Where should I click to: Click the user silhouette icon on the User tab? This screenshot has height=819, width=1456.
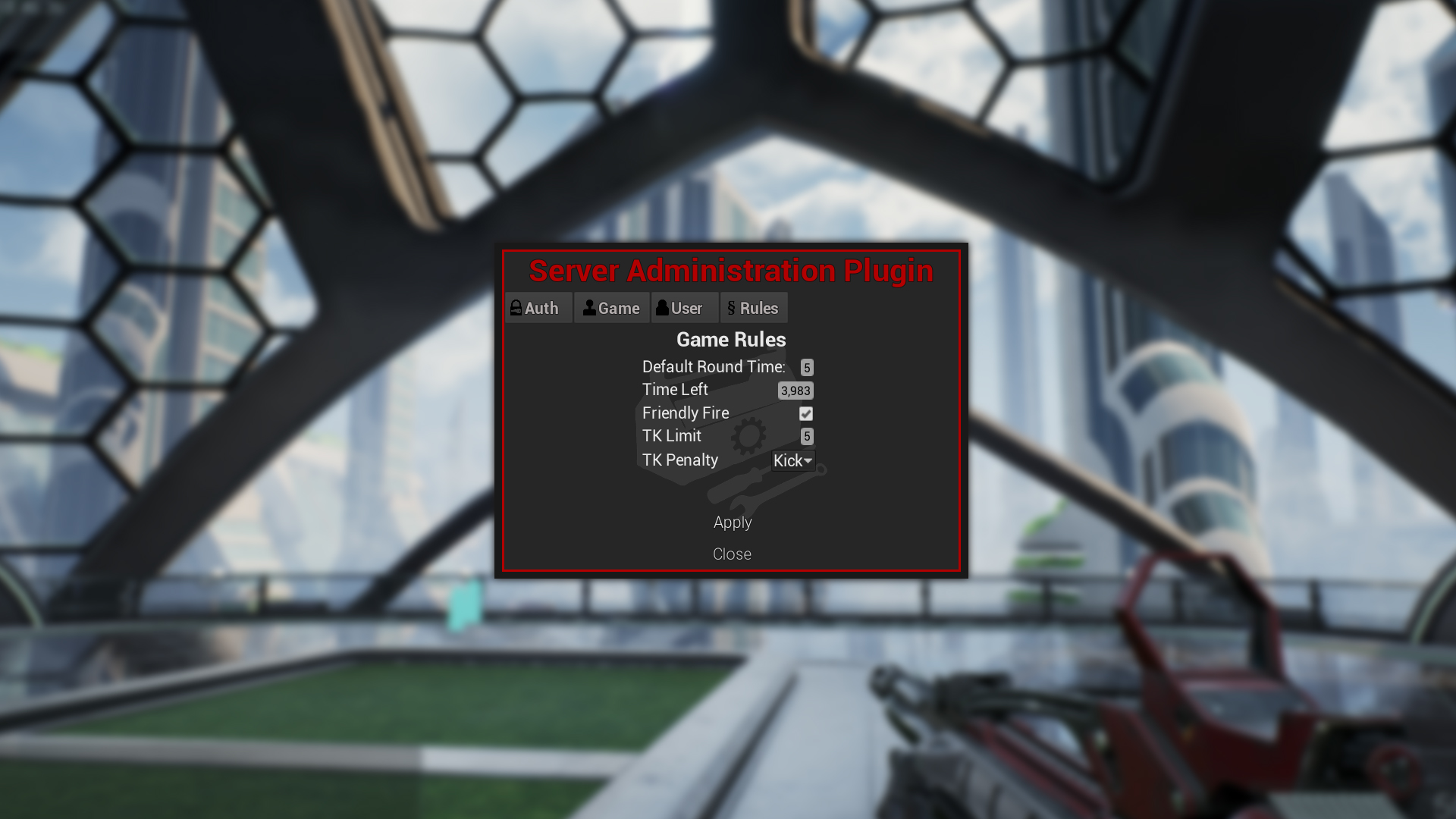coord(663,308)
